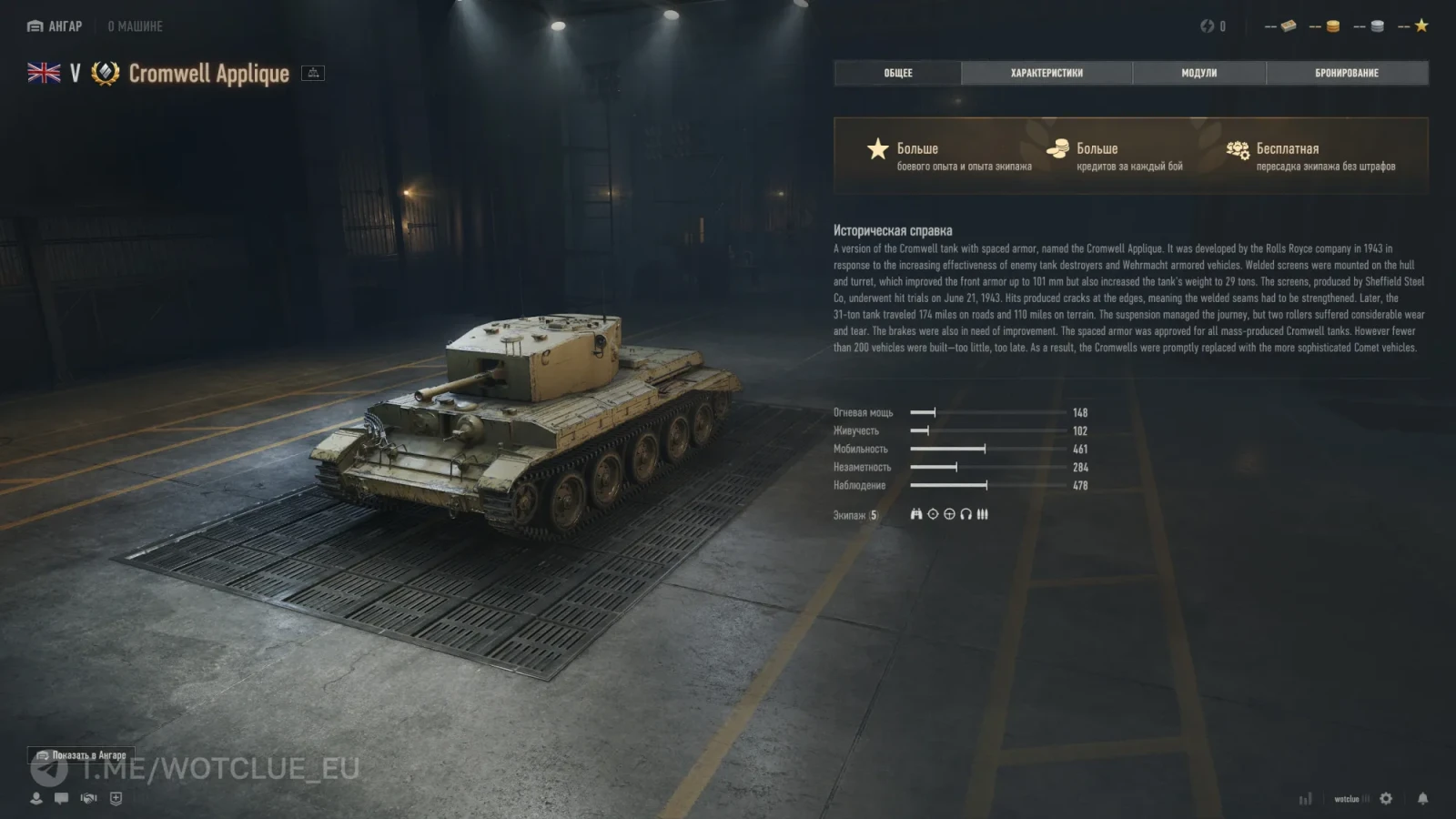Open the Характеристики tab
Screen dimensions: 1456x819
[x=1046, y=73]
